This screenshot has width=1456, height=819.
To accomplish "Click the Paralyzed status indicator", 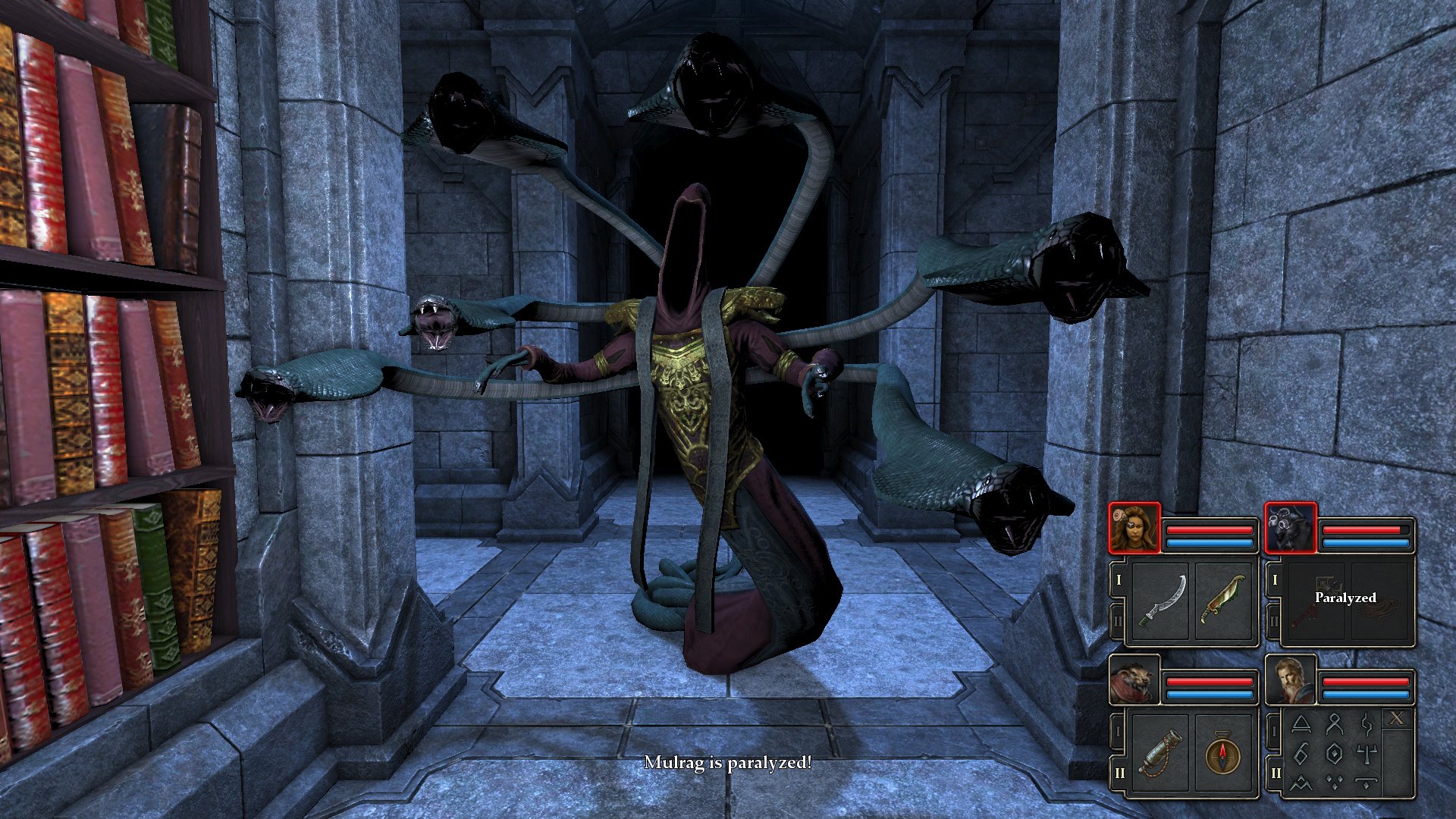I will tap(1346, 598).
